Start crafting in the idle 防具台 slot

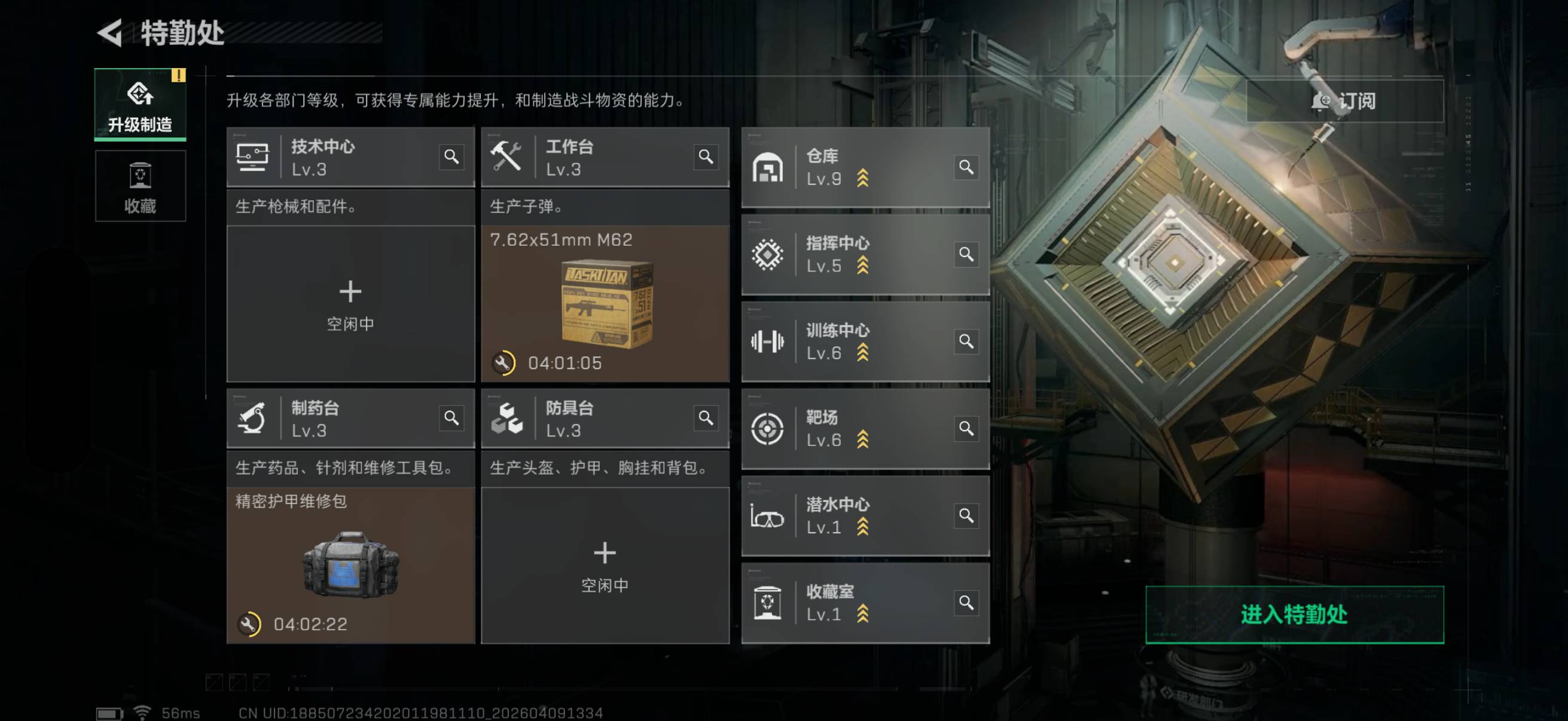(605, 564)
